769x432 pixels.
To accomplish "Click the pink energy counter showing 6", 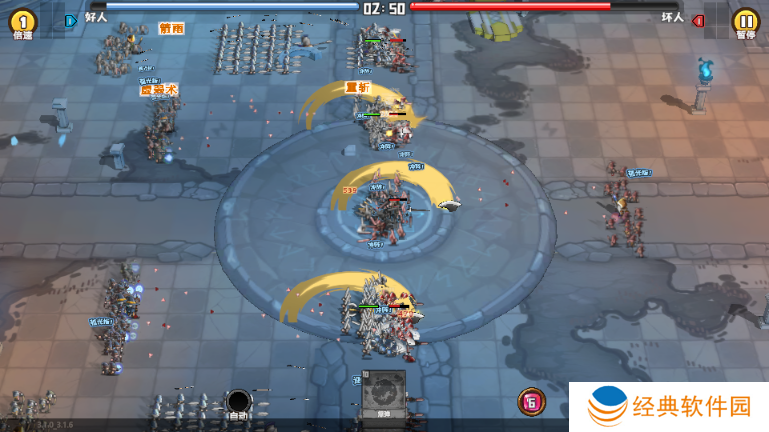I will [x=531, y=402].
